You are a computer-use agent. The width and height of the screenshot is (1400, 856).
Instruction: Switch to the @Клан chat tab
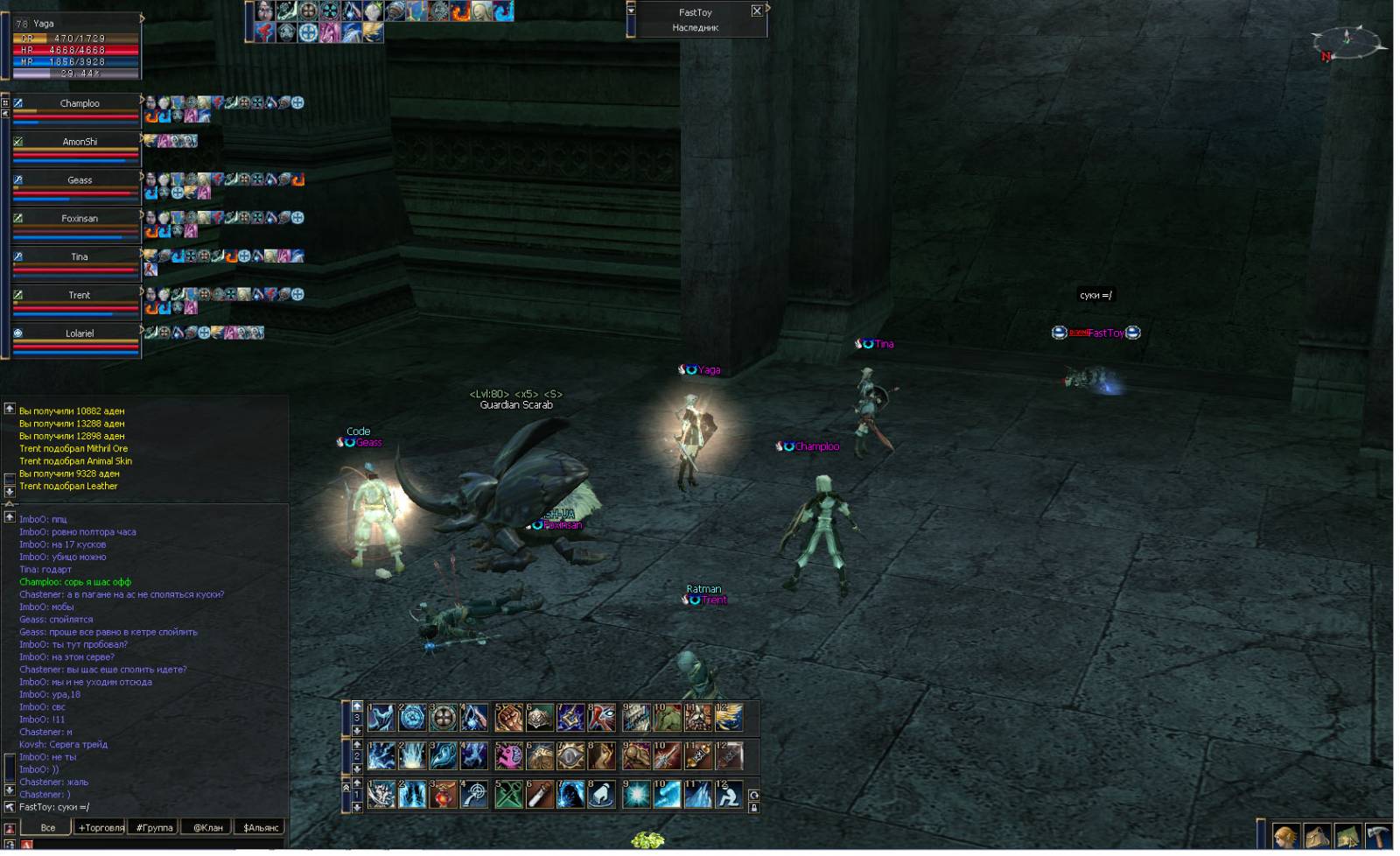point(208,827)
